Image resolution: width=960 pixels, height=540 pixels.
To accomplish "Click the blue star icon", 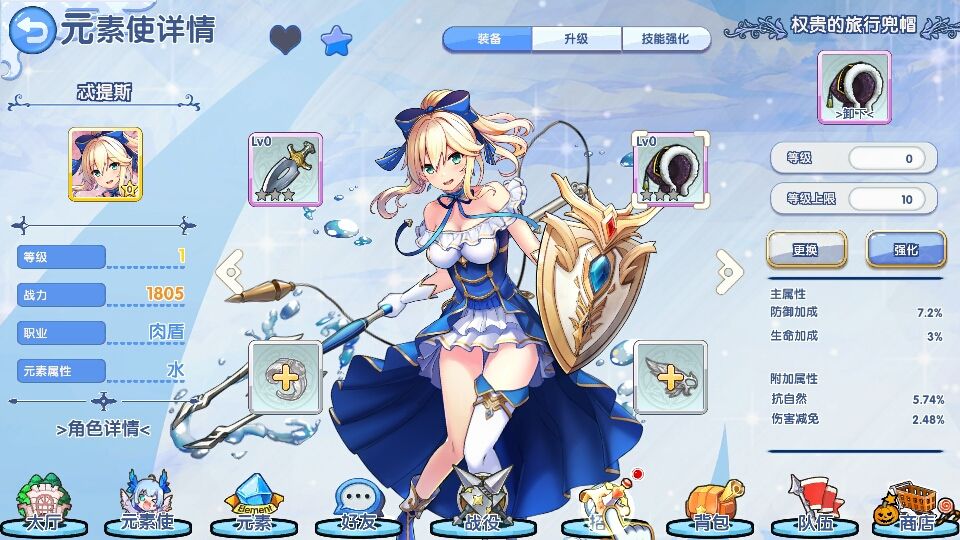I will 336,40.
